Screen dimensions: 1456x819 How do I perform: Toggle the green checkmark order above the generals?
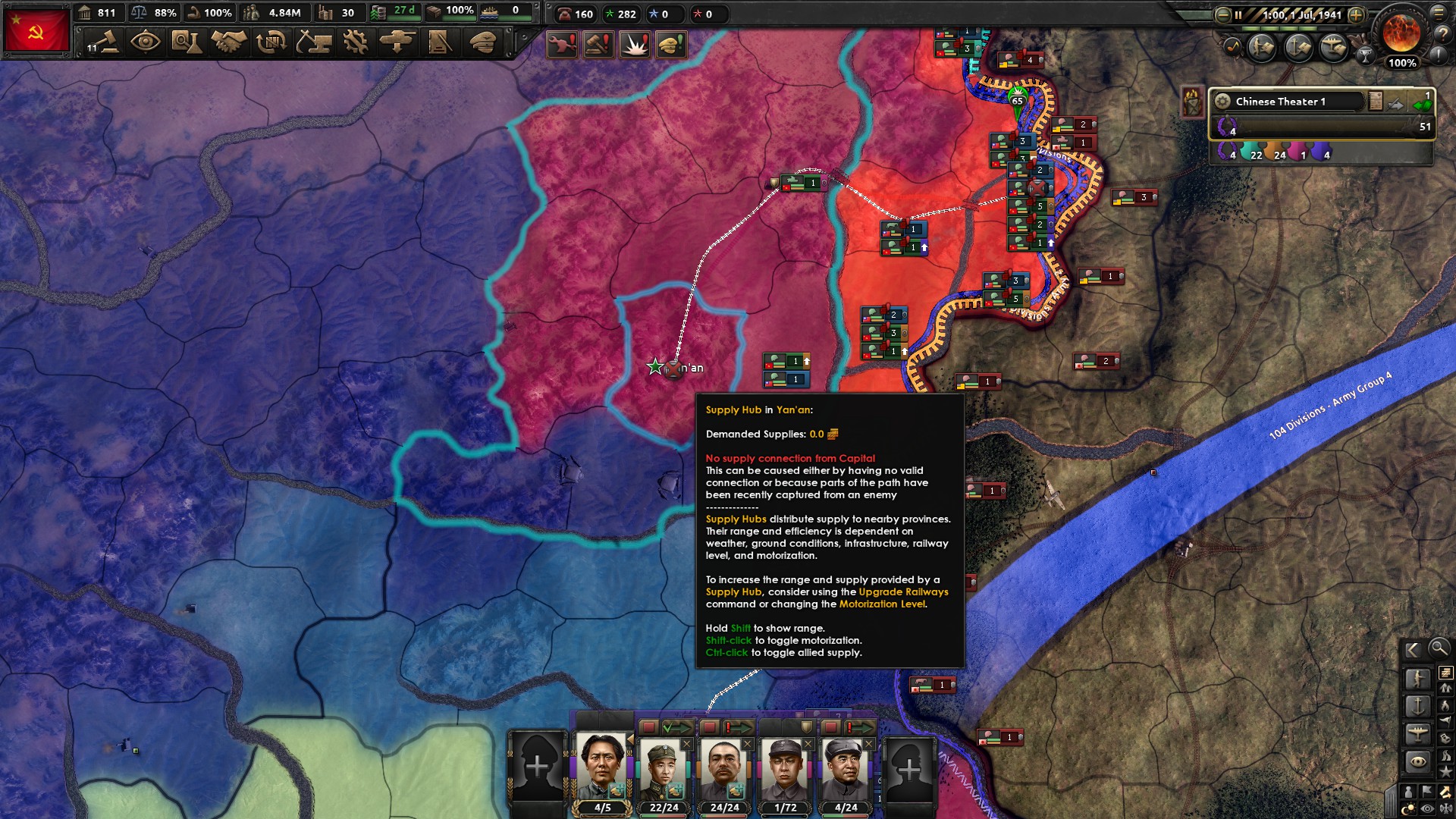point(677,726)
